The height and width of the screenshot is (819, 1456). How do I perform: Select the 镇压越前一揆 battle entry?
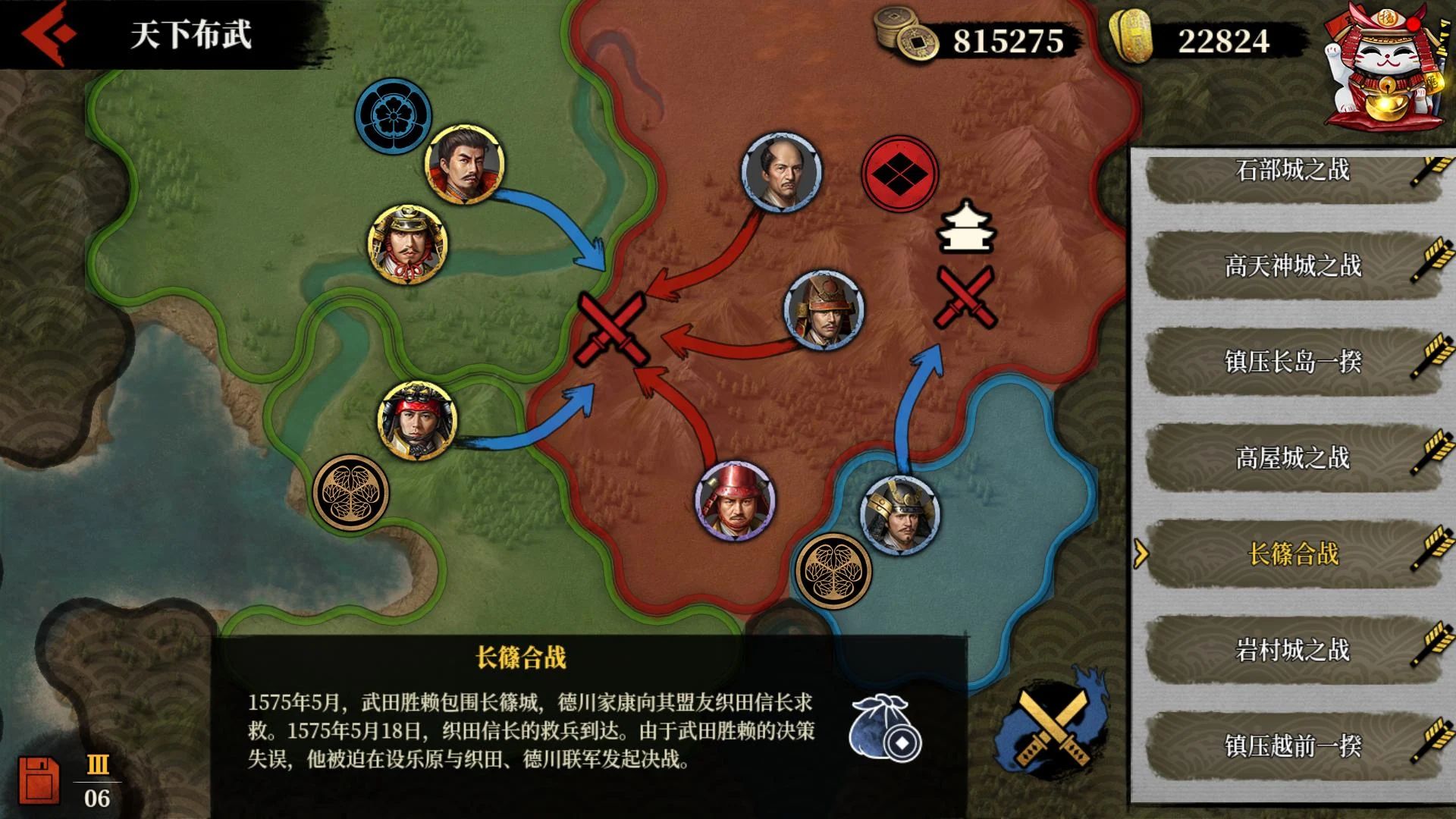(x=1292, y=746)
